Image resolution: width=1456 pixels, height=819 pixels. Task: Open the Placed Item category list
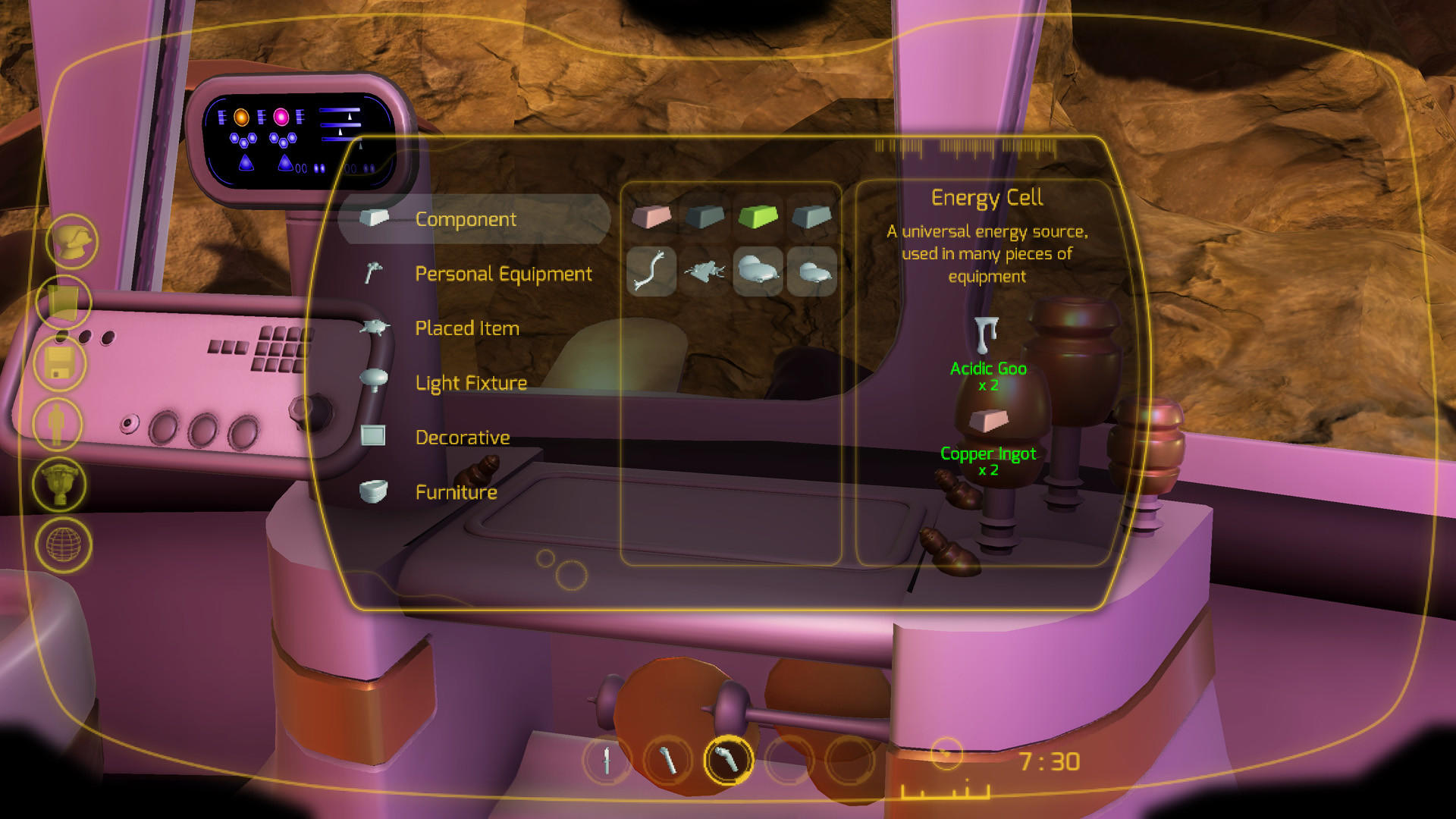[x=467, y=328]
